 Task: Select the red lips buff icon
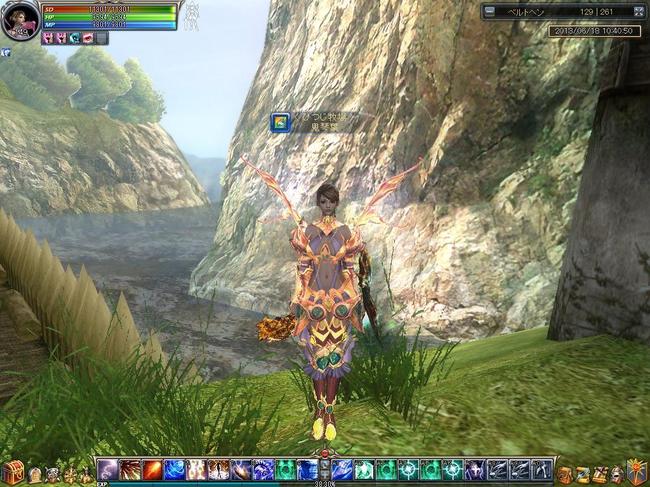pyautogui.click(x=88, y=38)
